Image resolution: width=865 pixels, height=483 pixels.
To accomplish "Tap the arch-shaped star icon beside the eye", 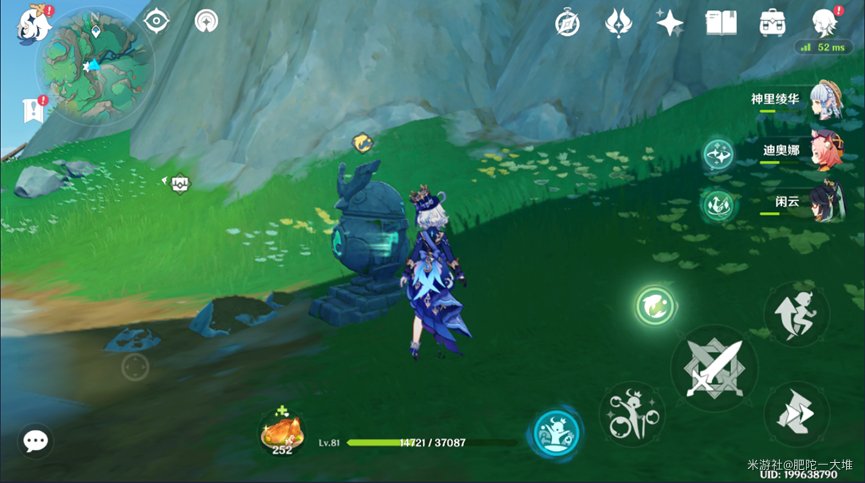I will [x=208, y=20].
